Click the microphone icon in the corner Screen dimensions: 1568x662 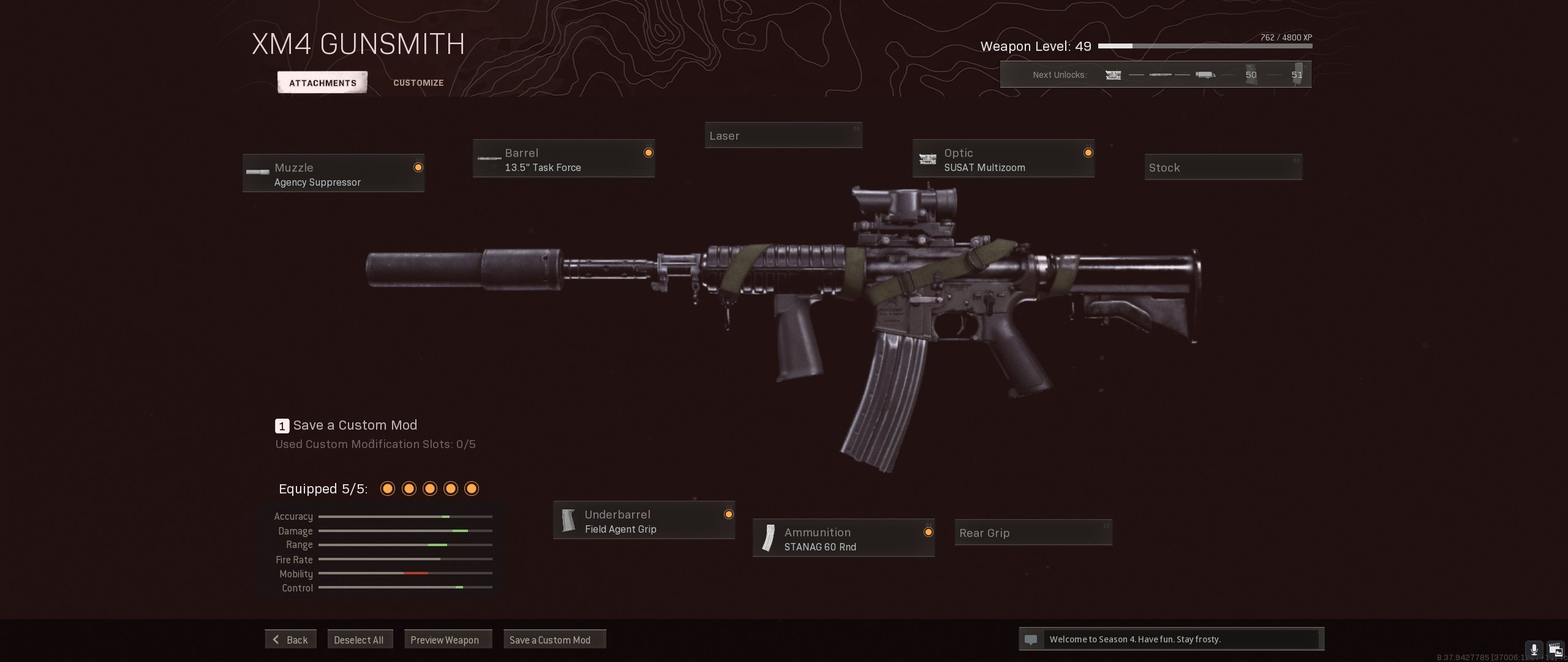(1534, 649)
